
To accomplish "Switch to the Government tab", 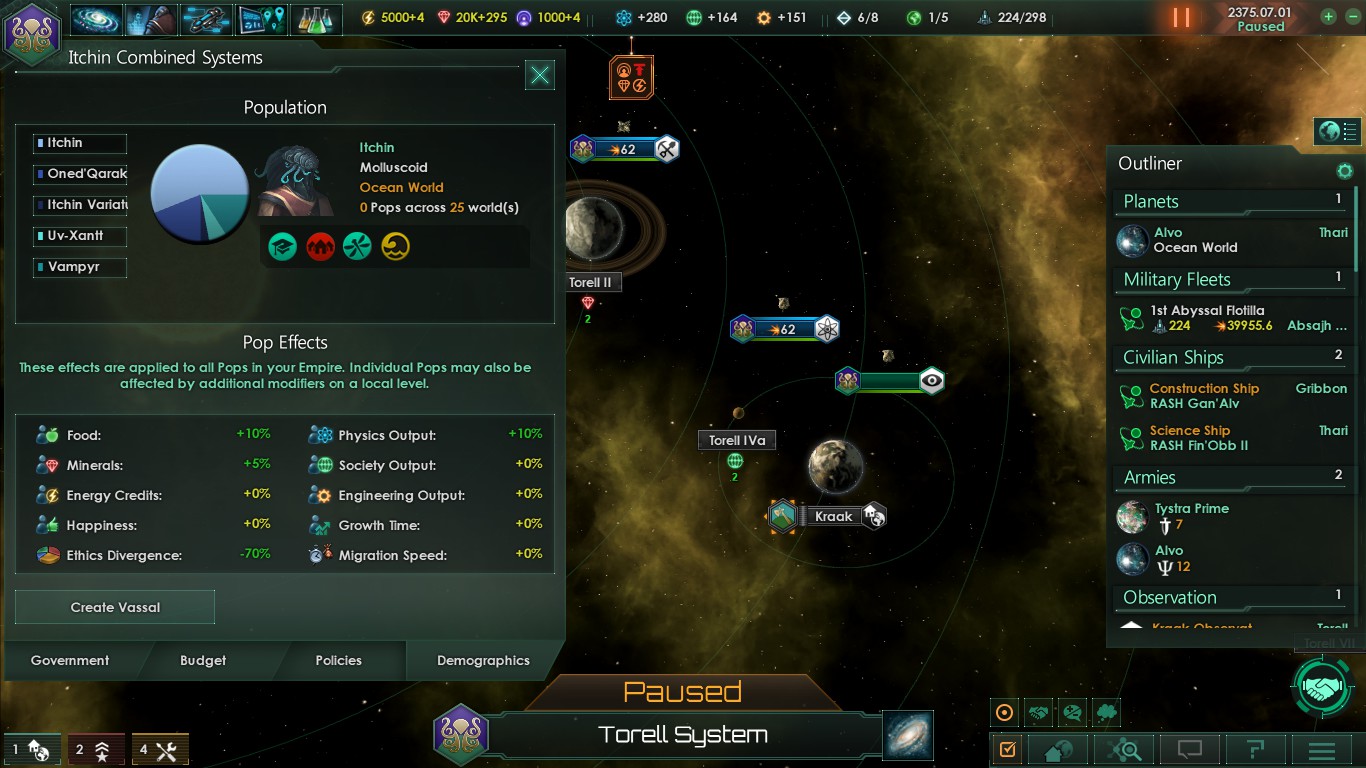I will pyautogui.click(x=70, y=660).
